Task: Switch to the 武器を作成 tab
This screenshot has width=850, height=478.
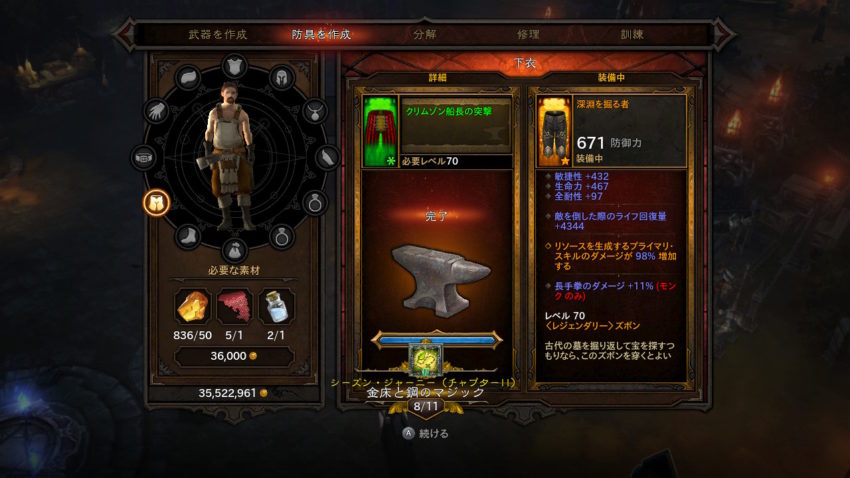Action: point(217,34)
